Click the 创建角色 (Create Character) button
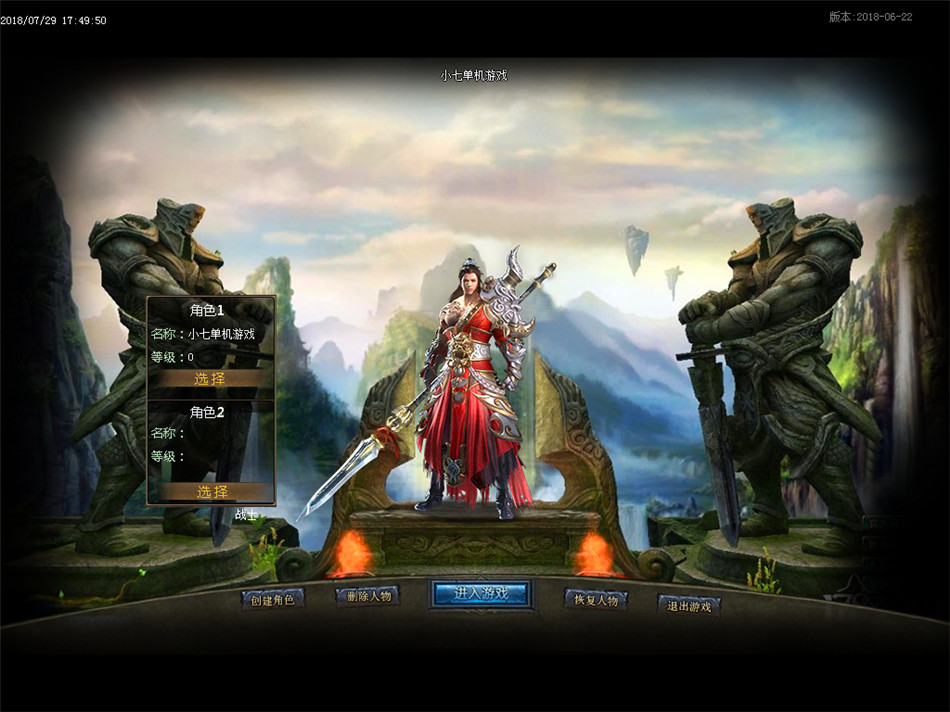Image resolution: width=950 pixels, height=712 pixels. click(x=272, y=600)
